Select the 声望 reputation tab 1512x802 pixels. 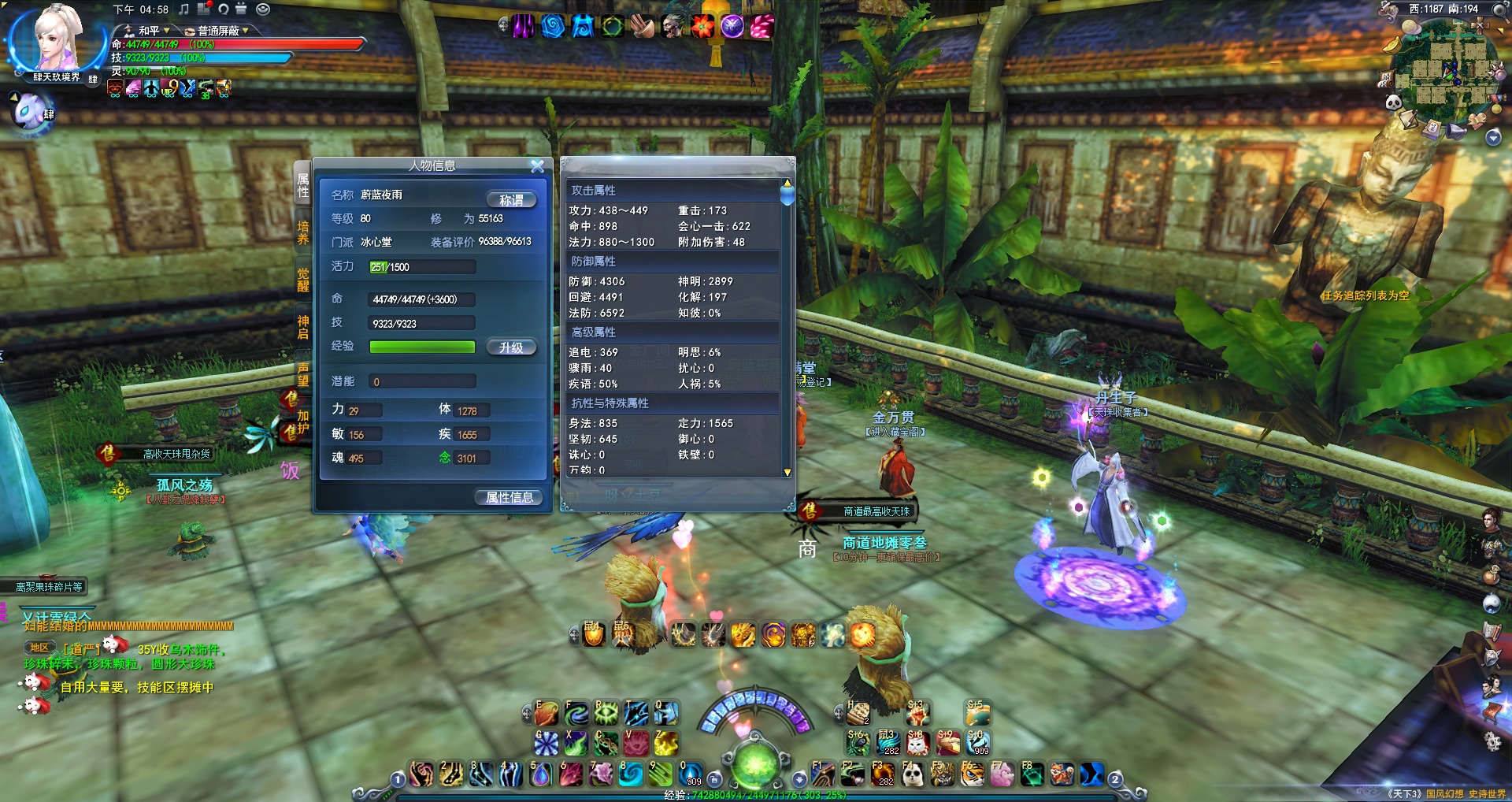(x=303, y=374)
